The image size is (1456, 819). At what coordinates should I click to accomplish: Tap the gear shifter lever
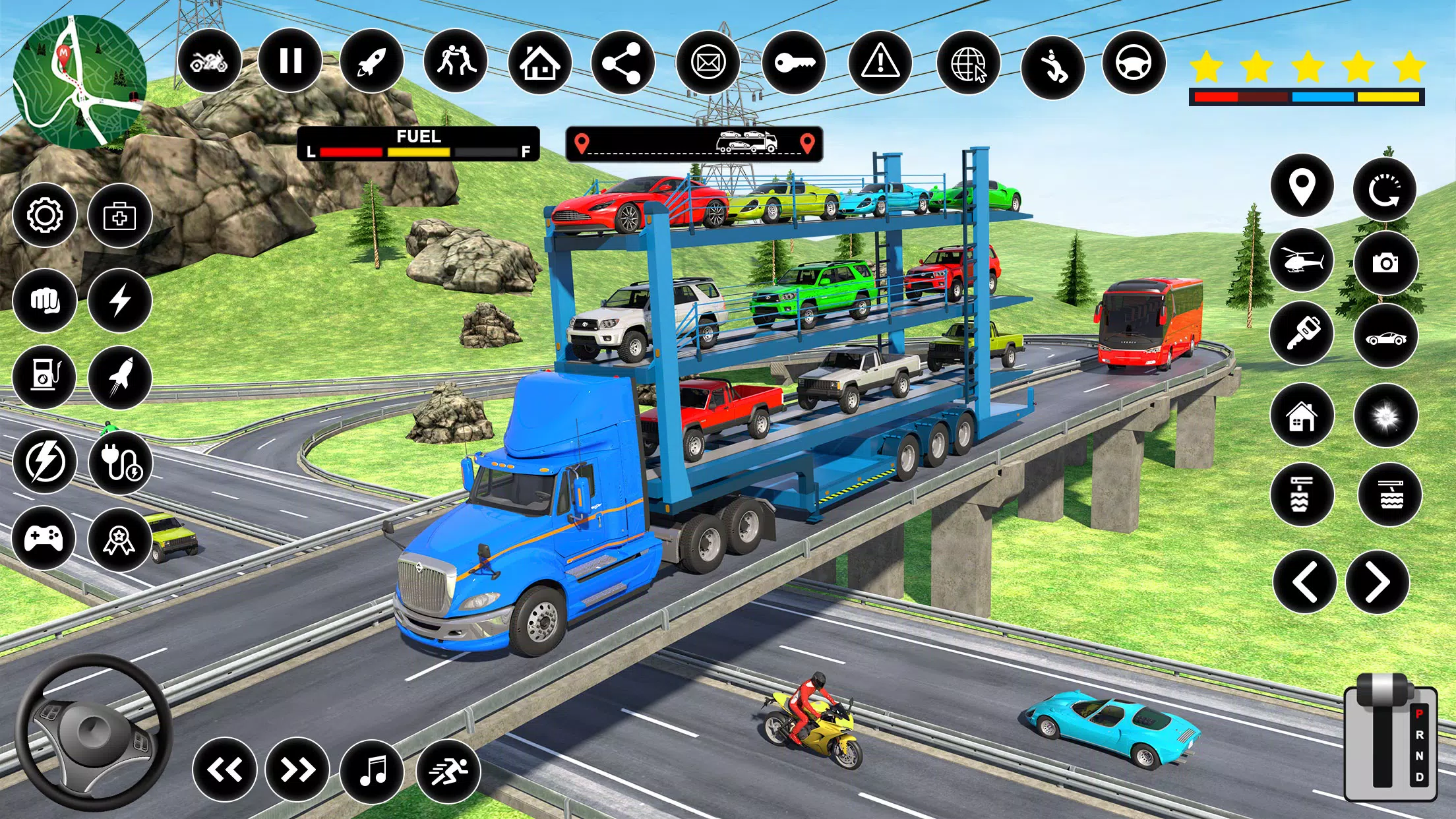click(1390, 739)
